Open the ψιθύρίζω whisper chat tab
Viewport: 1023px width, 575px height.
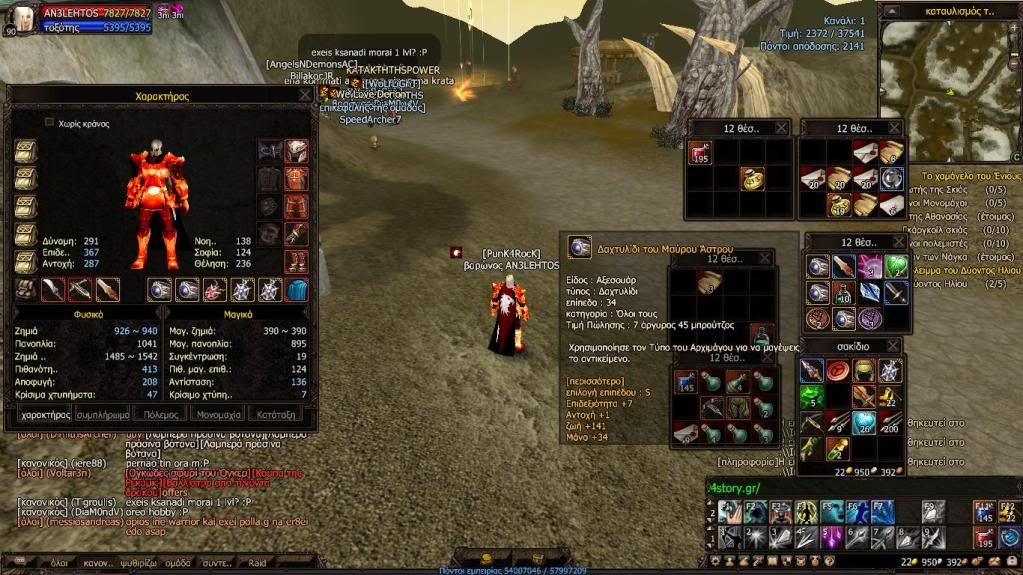(137, 563)
